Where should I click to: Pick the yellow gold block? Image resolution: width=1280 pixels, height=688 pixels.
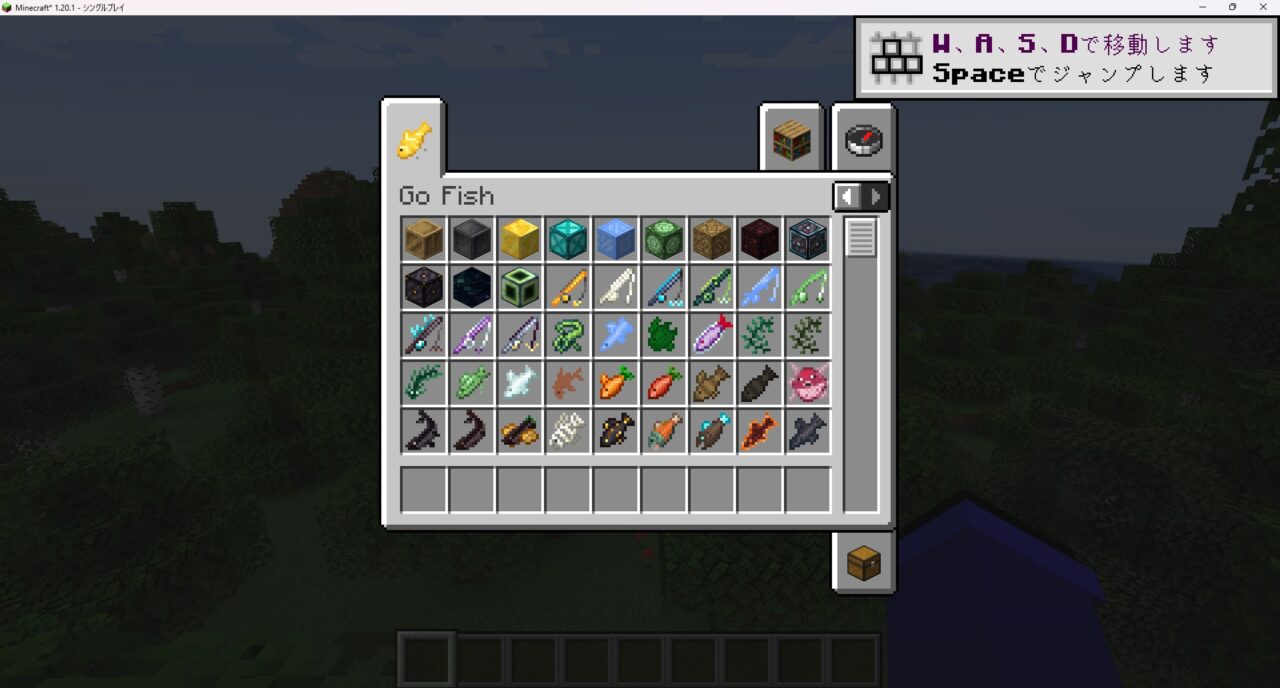coord(520,239)
